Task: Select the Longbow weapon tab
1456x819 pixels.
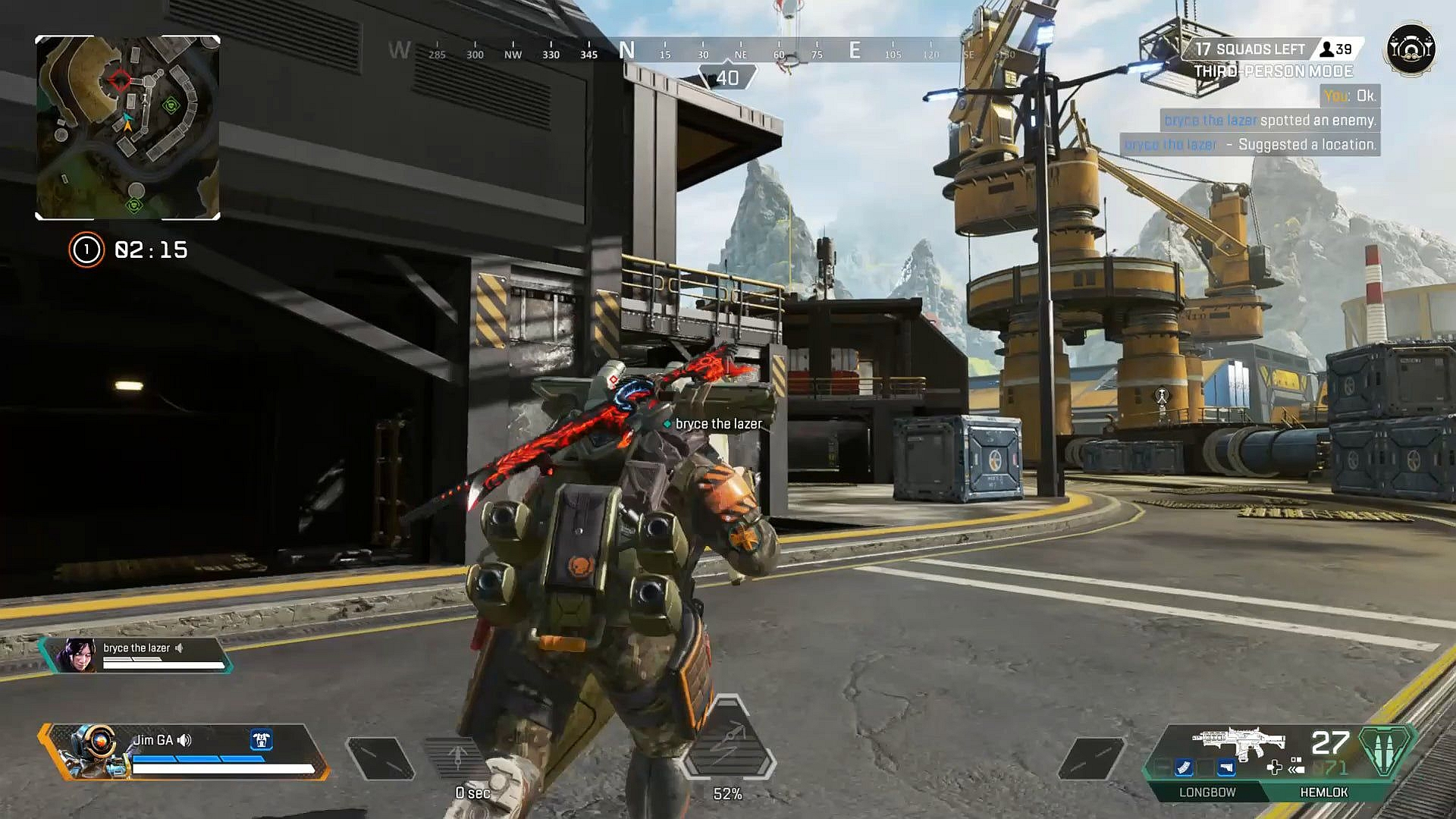Action: [x=1207, y=792]
